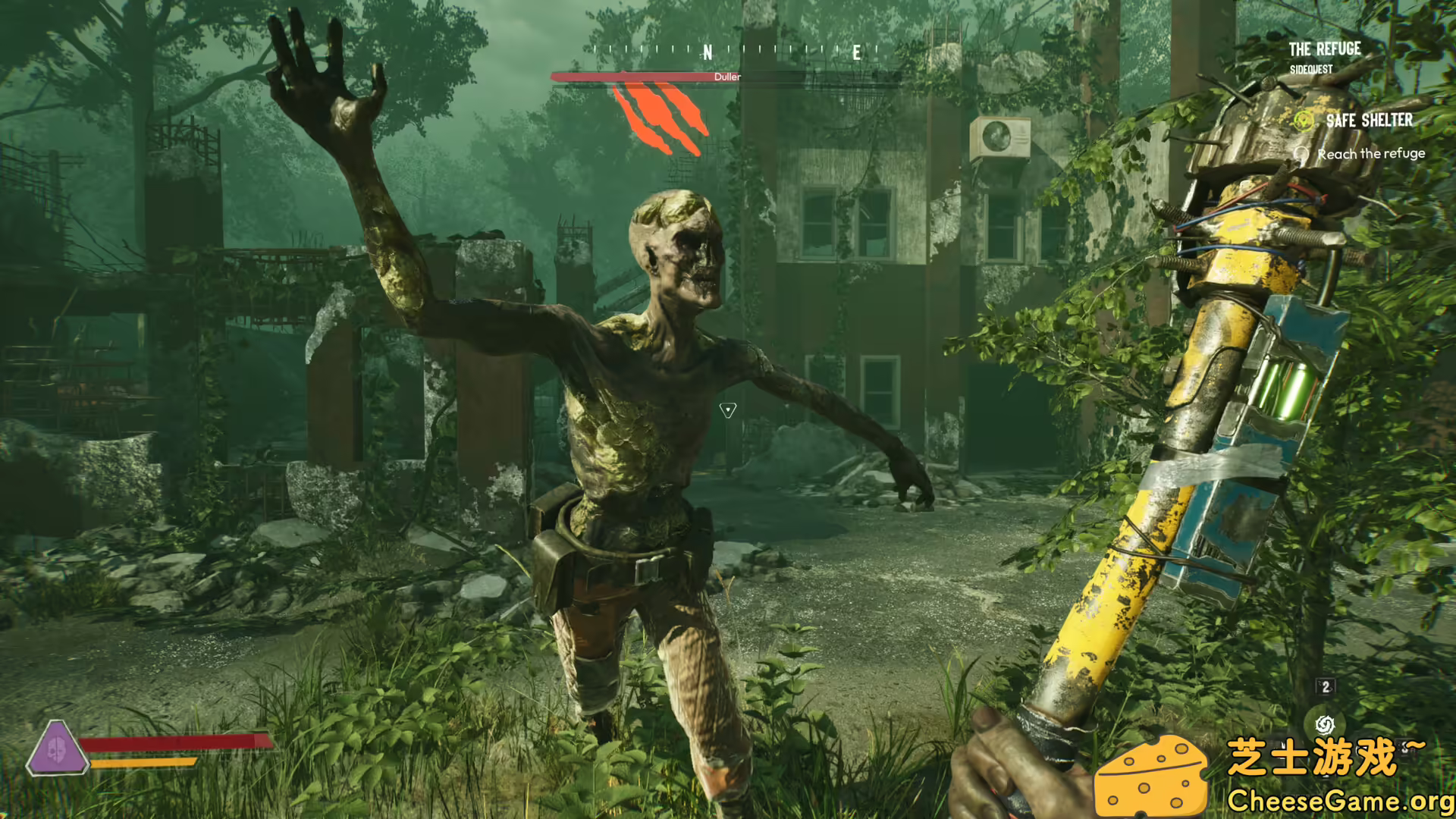This screenshot has height=819, width=1456.
Task: Click the compass strip North marker
Action: click(708, 52)
